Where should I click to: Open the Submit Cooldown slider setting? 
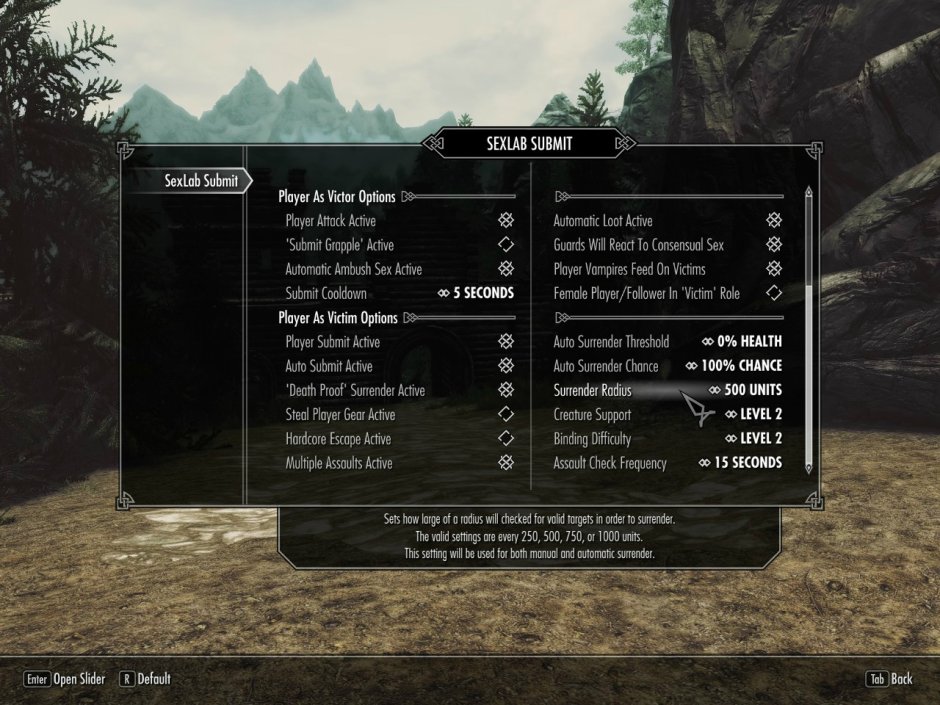[x=476, y=294]
